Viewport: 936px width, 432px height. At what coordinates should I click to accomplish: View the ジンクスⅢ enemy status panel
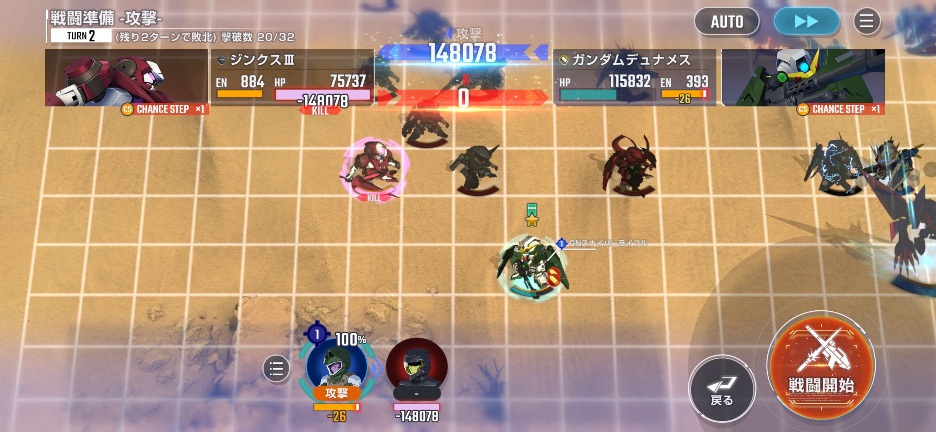point(292,78)
